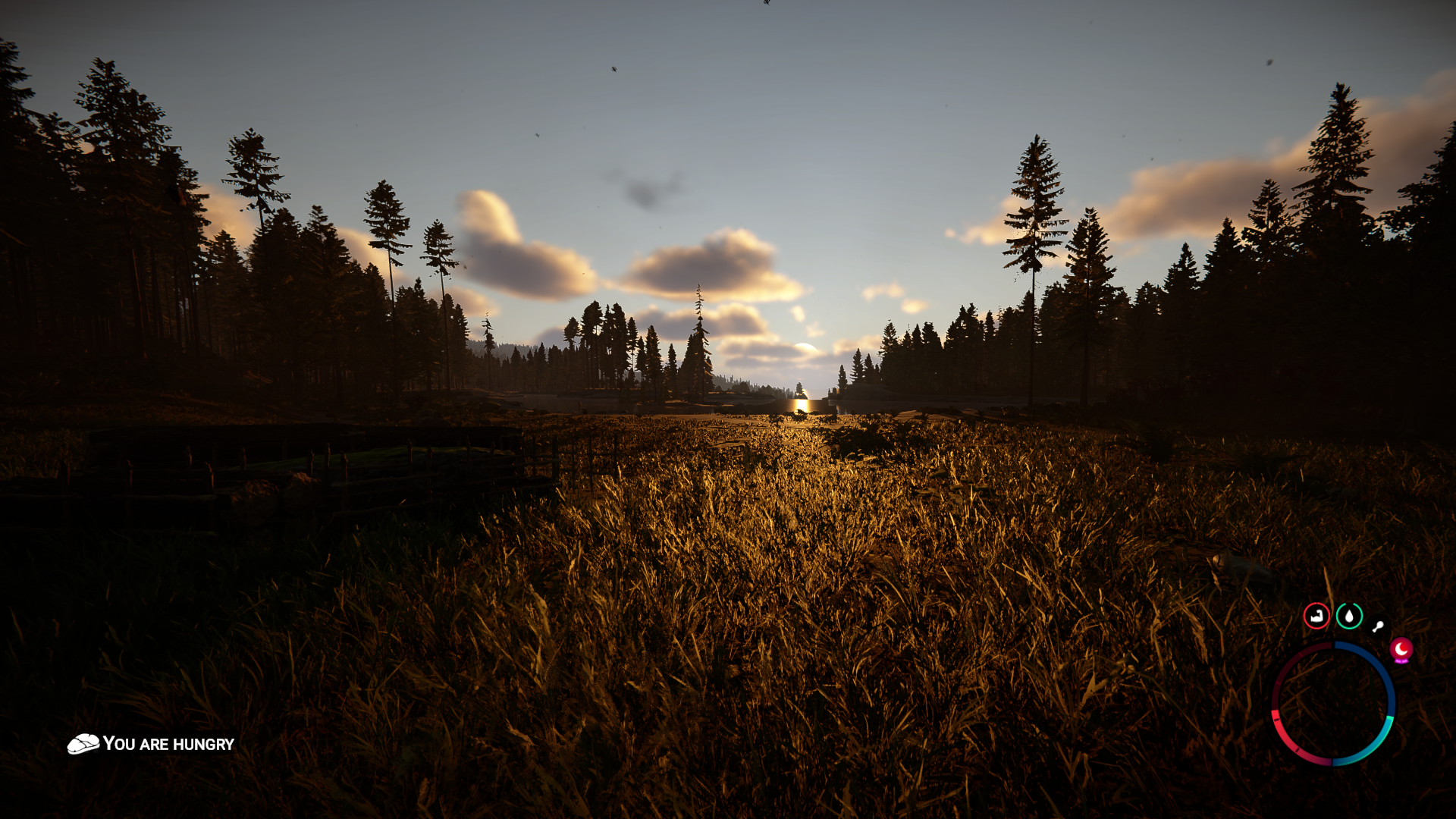Click the red crescent moon sleepiness indicator
This screenshot has width=1456, height=819.
point(1402,649)
